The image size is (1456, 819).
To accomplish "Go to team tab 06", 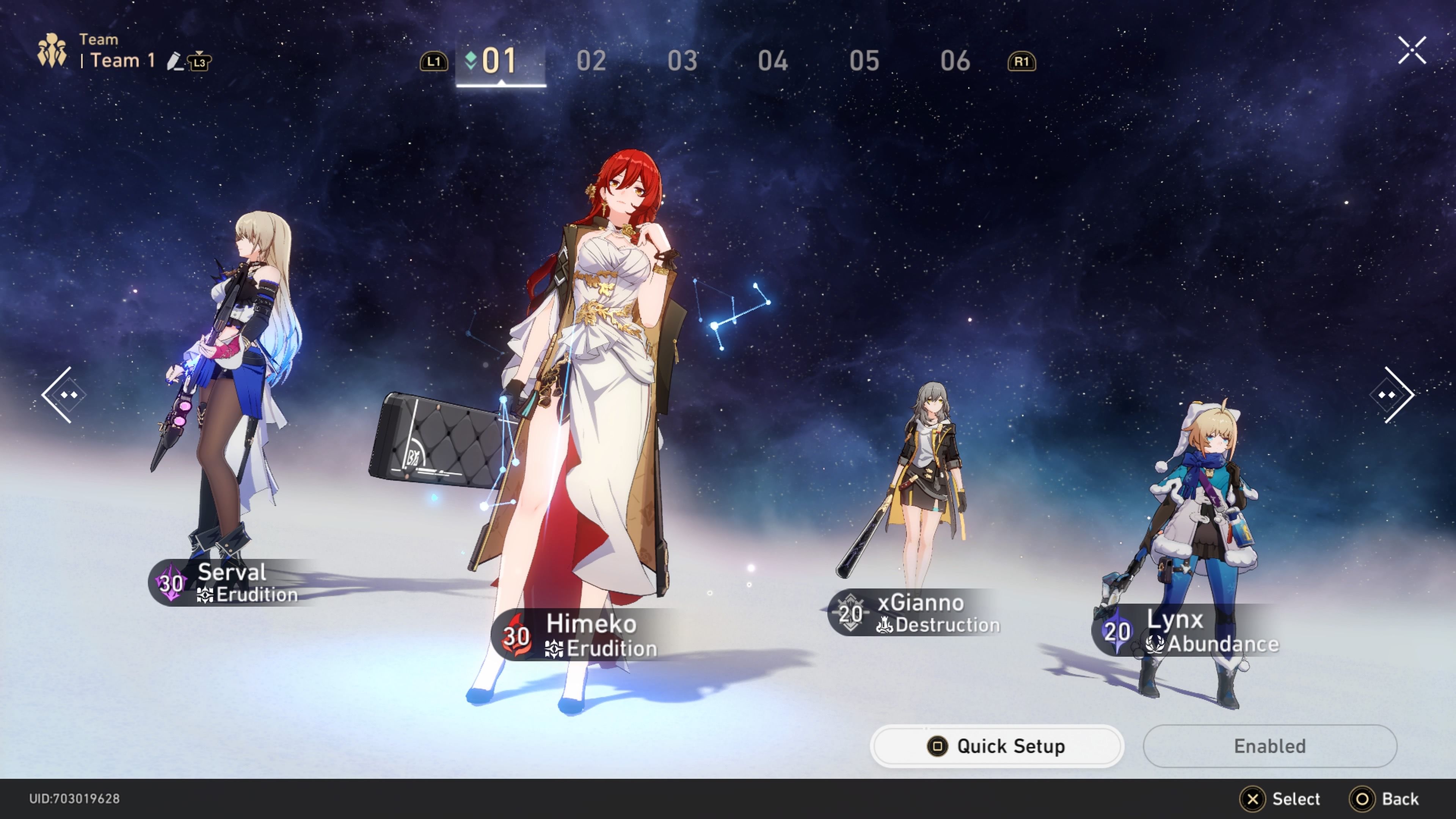I will [x=955, y=61].
